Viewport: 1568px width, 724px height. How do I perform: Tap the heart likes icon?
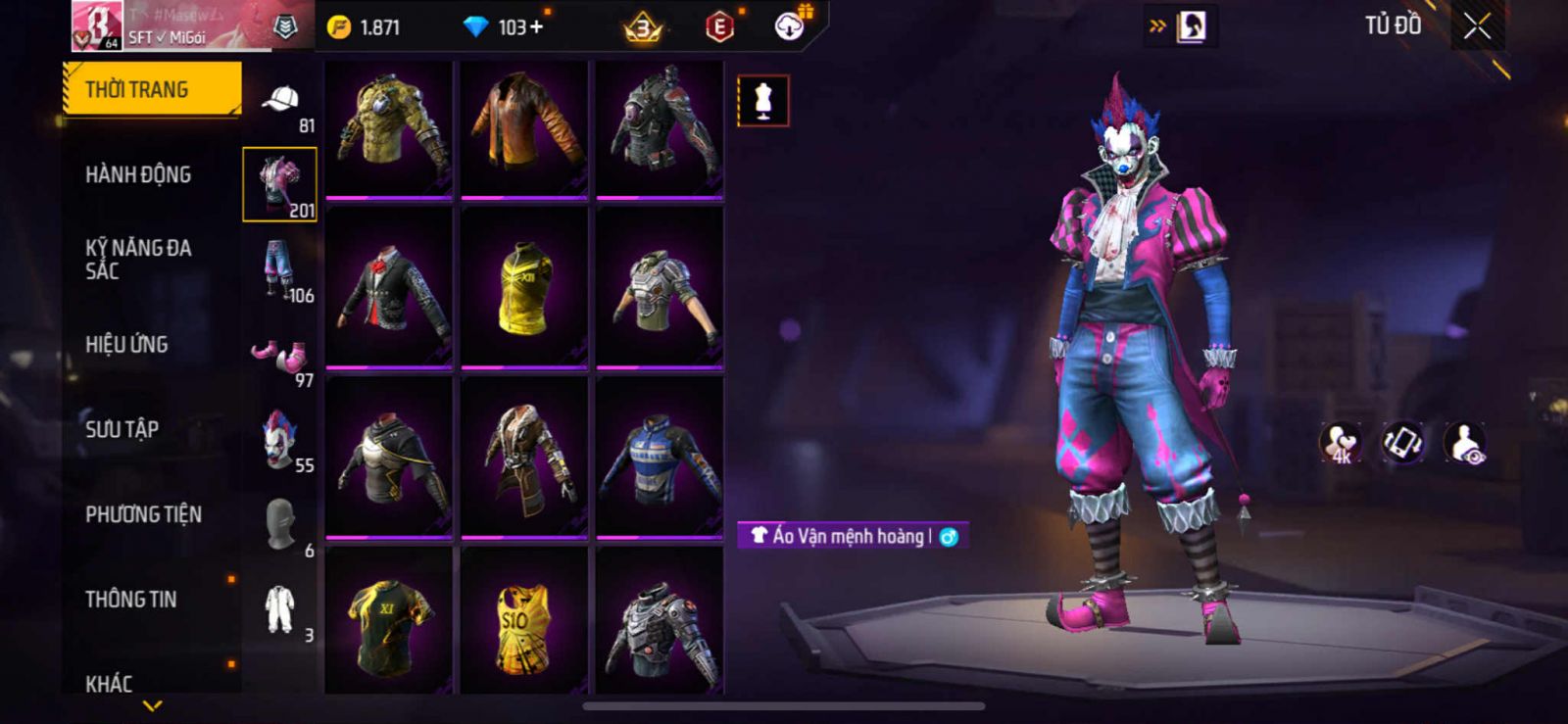(1341, 443)
